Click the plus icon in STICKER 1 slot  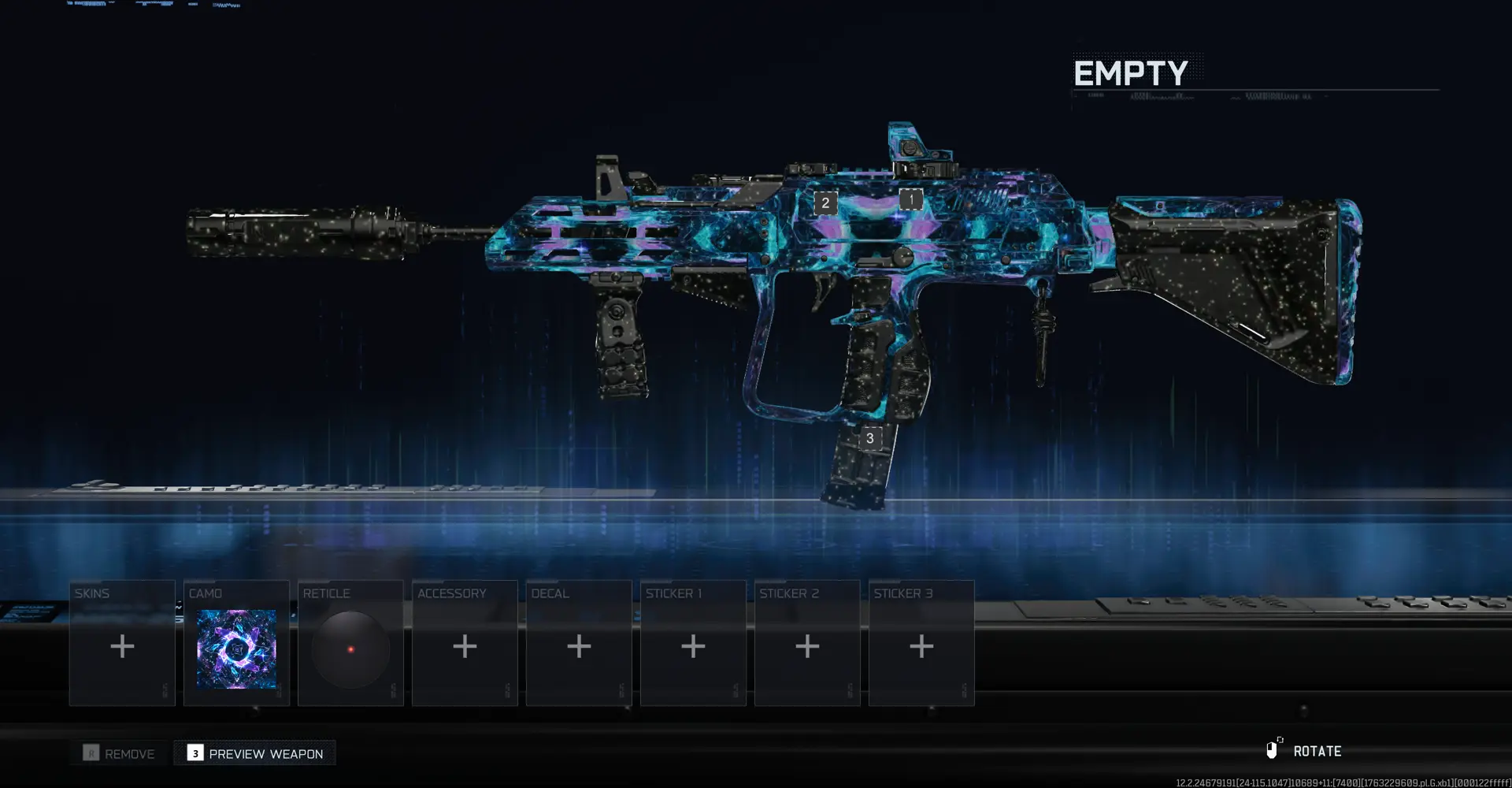[692, 646]
